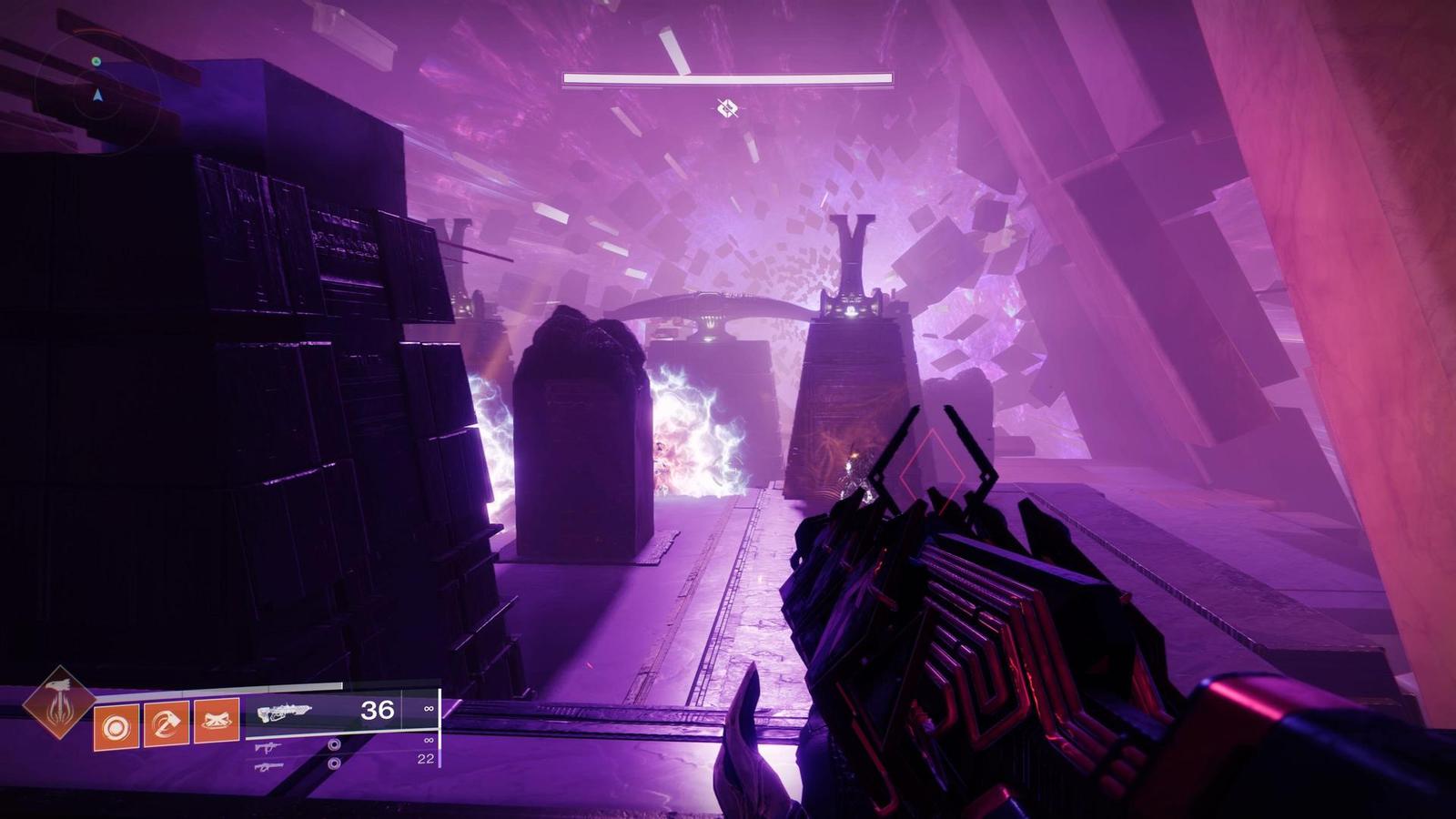Use the throwing hammer melee icon
The image size is (1456, 819).
point(167,723)
